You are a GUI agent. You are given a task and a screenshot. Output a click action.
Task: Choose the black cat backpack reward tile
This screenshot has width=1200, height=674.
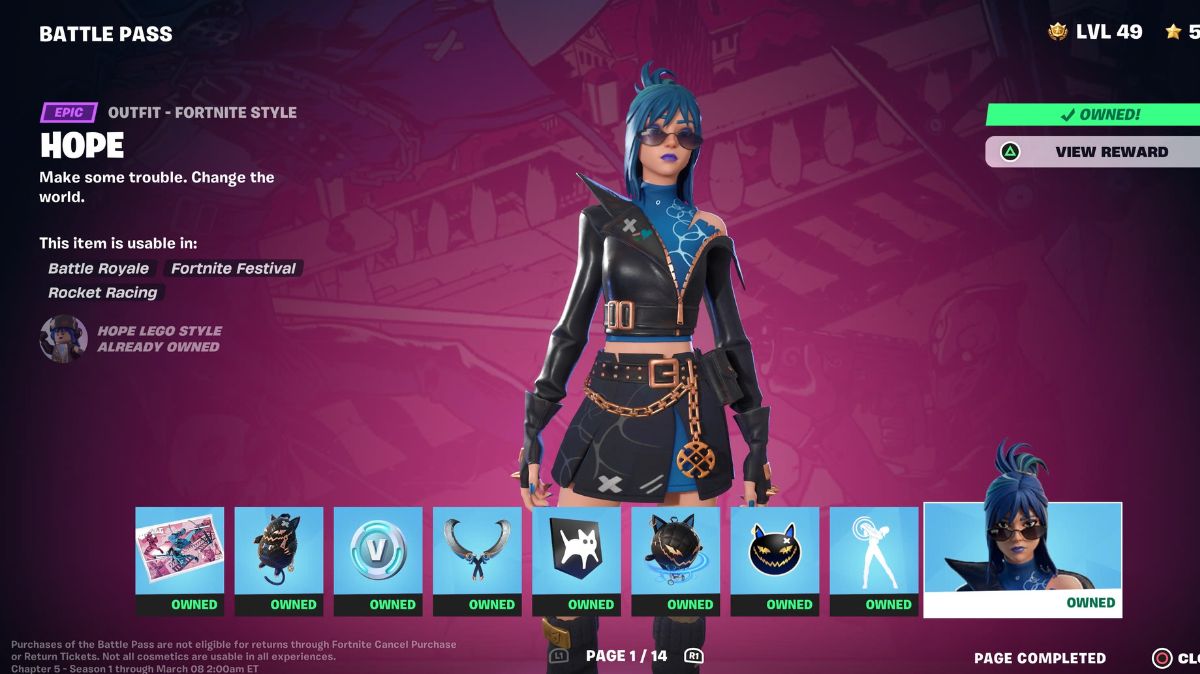point(279,560)
